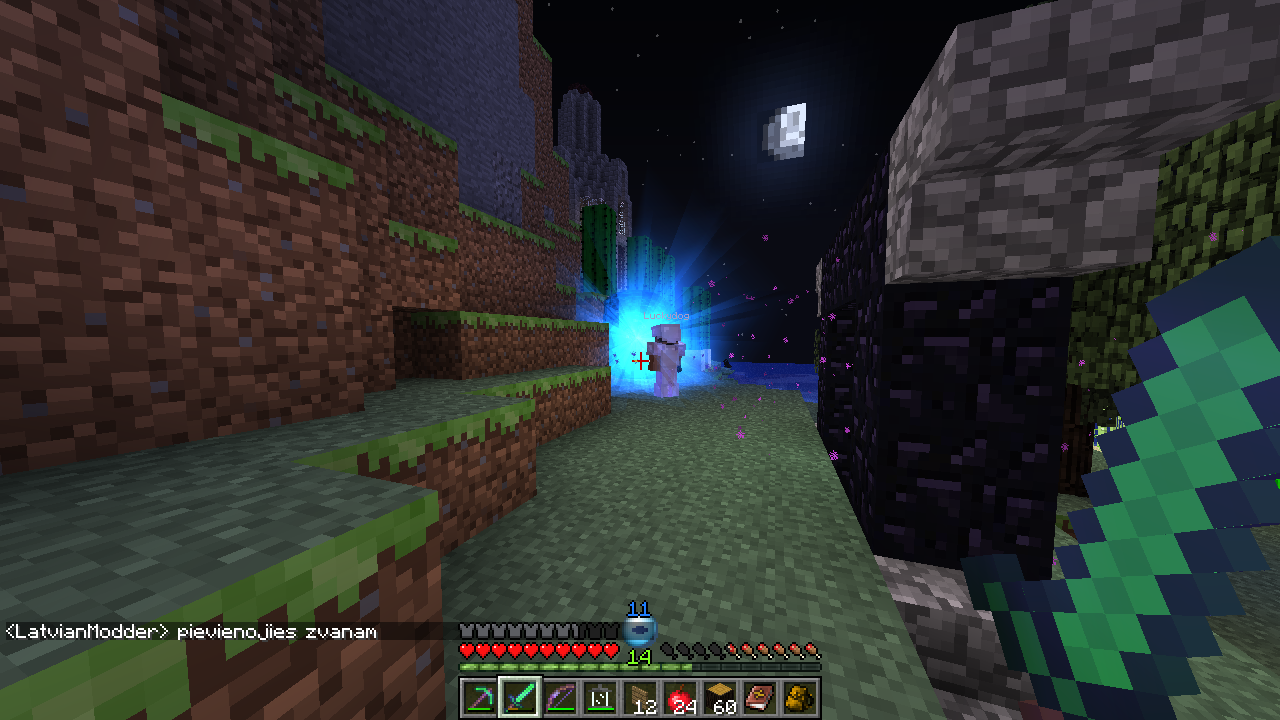Select the red book hotbar slot

761,697
